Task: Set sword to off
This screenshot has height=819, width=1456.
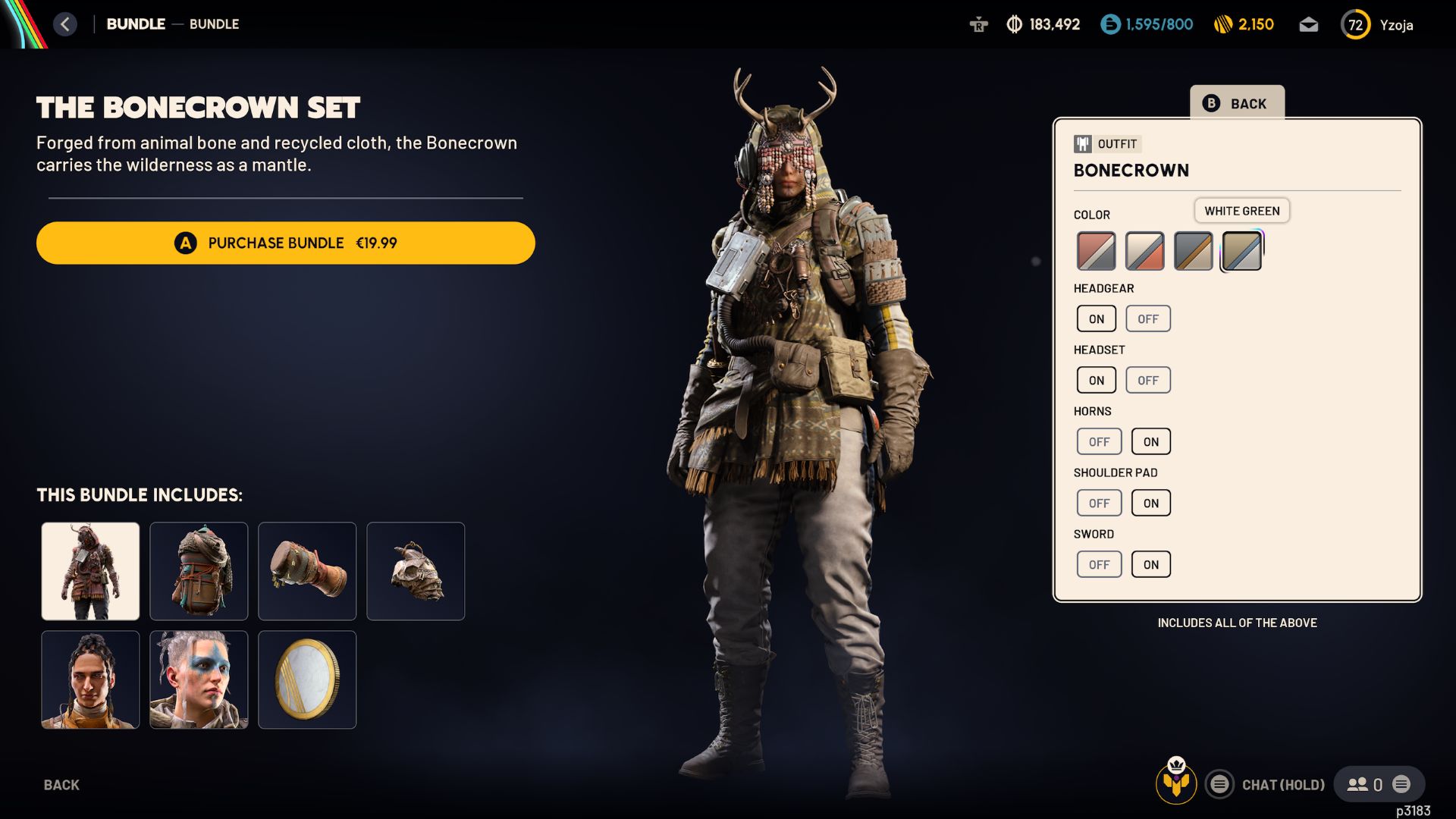Action: coord(1099,564)
